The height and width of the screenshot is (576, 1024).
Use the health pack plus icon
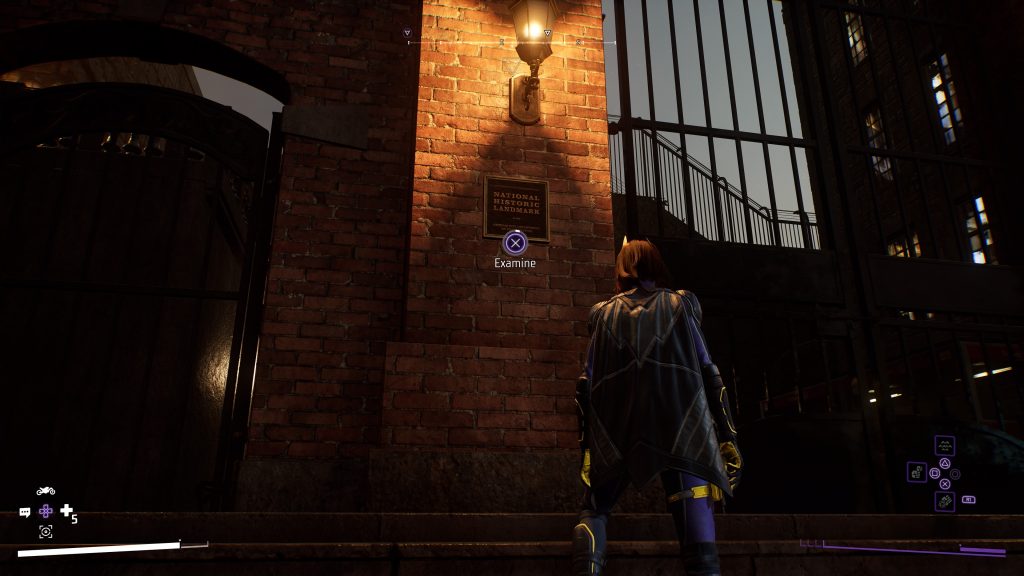pyautogui.click(x=67, y=511)
